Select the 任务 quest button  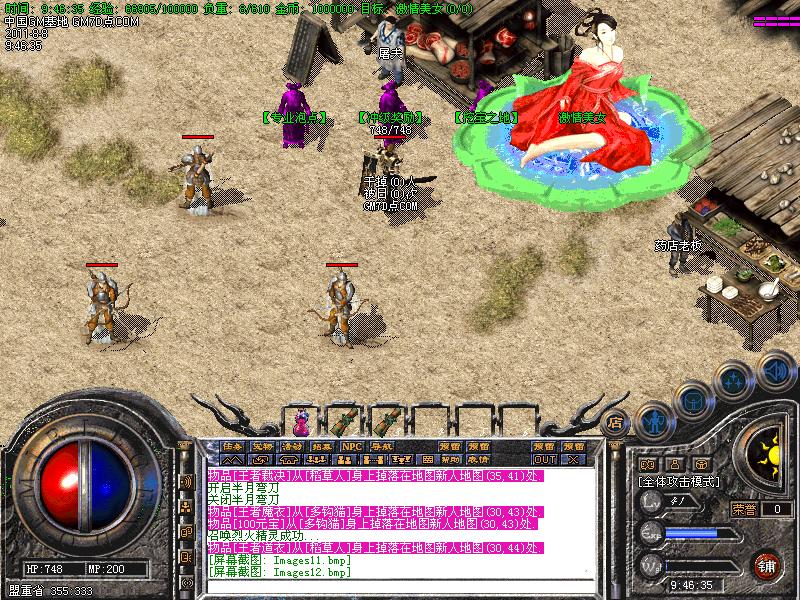(x=233, y=446)
